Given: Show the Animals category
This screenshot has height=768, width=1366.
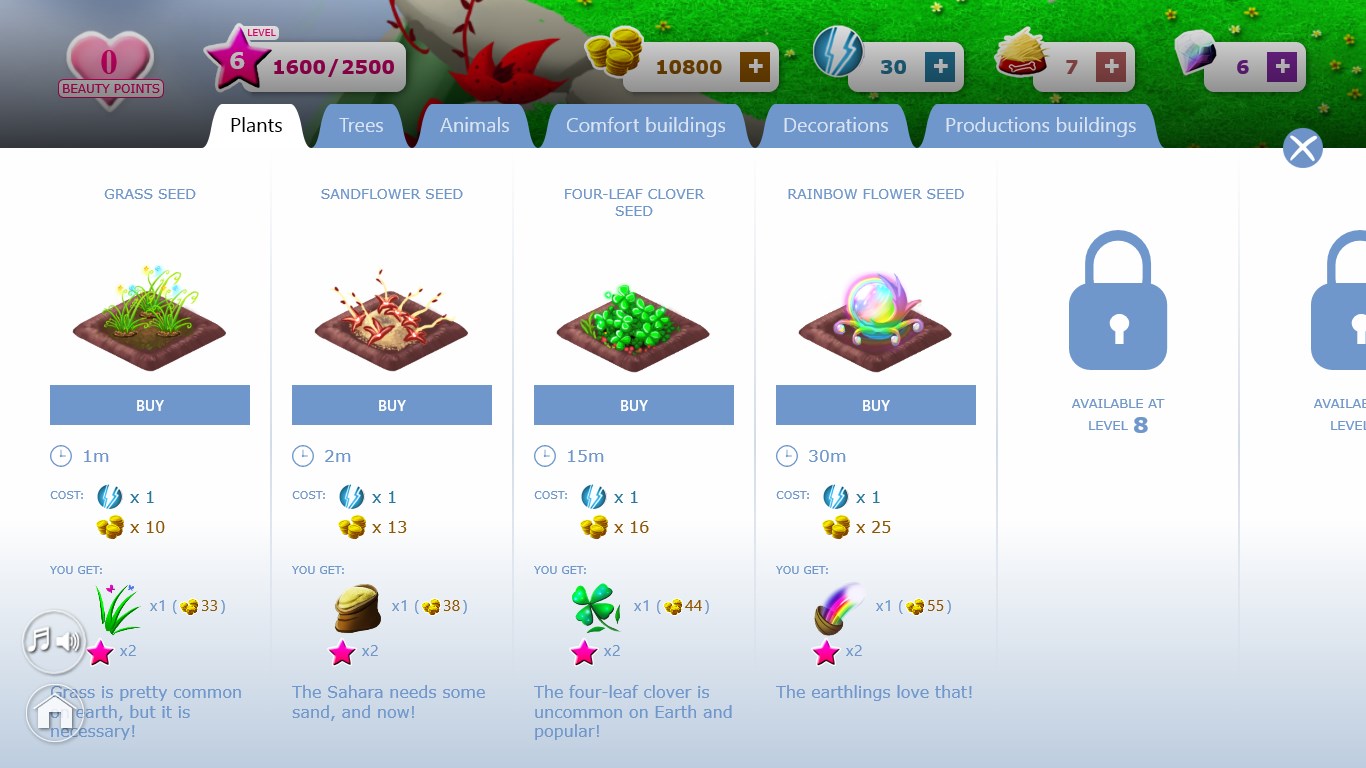Looking at the screenshot, I should (474, 126).
